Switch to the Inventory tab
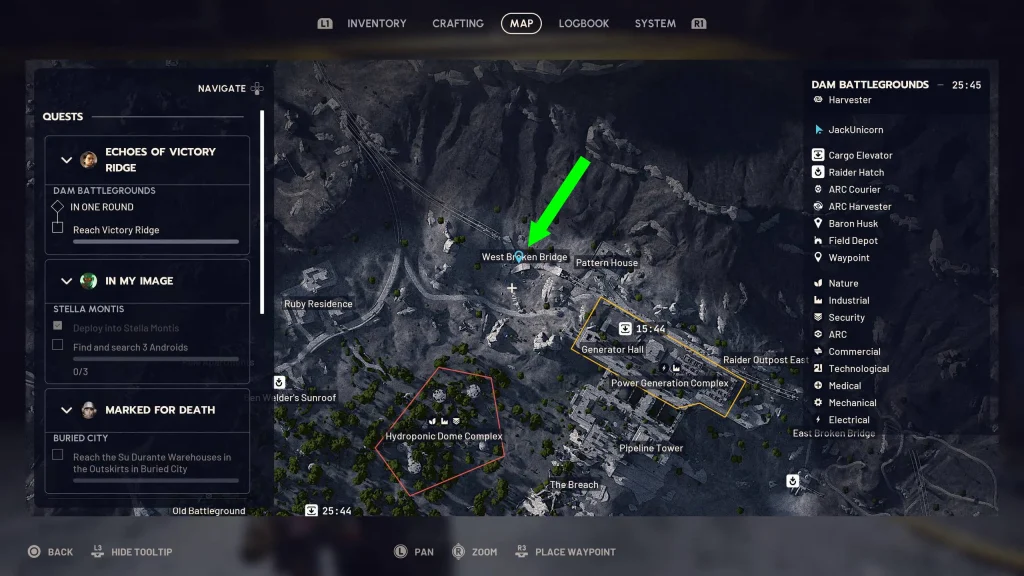The width and height of the screenshot is (1024, 576). (x=376, y=23)
